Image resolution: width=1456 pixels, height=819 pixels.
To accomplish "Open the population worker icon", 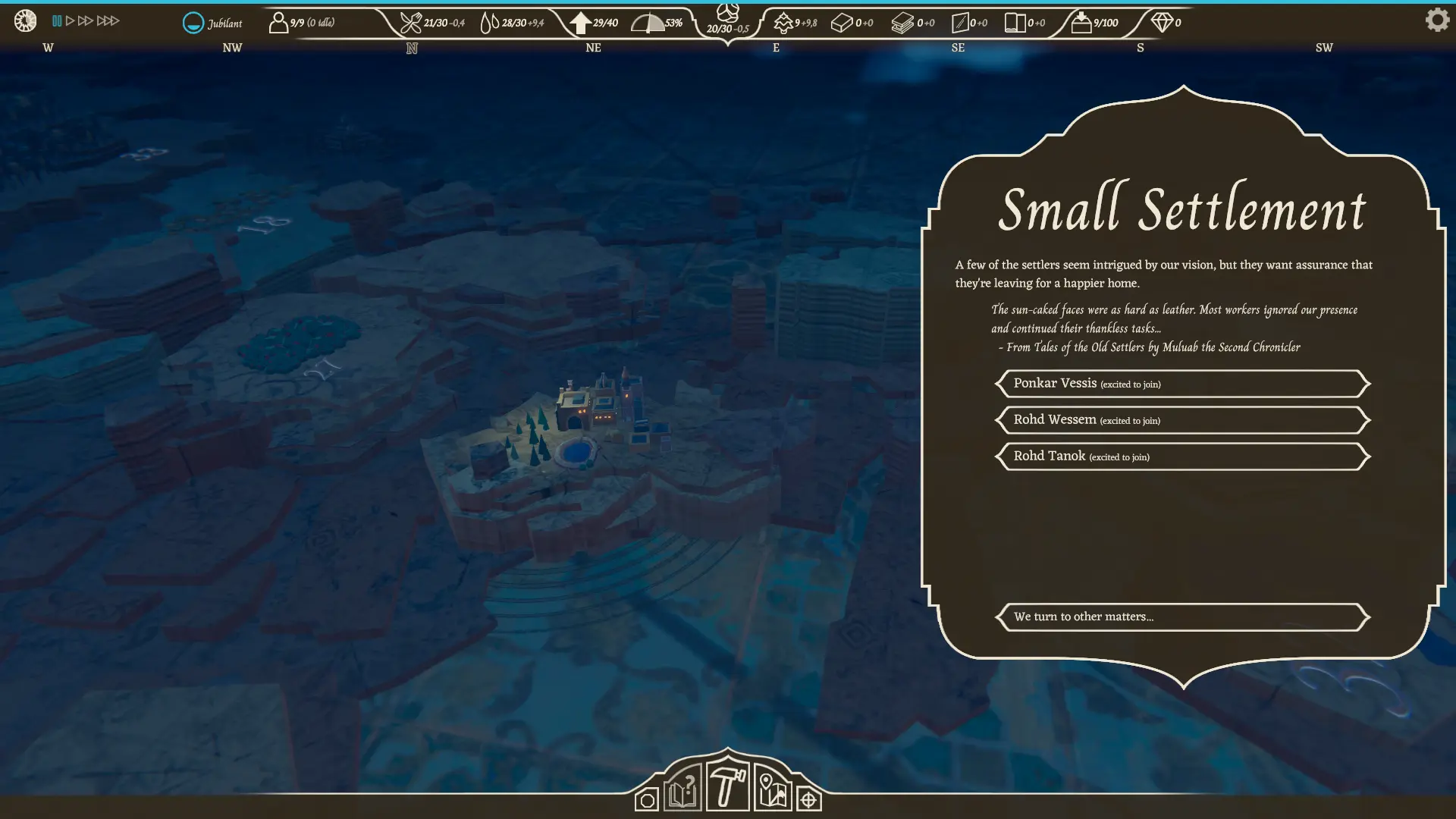I will pos(278,23).
